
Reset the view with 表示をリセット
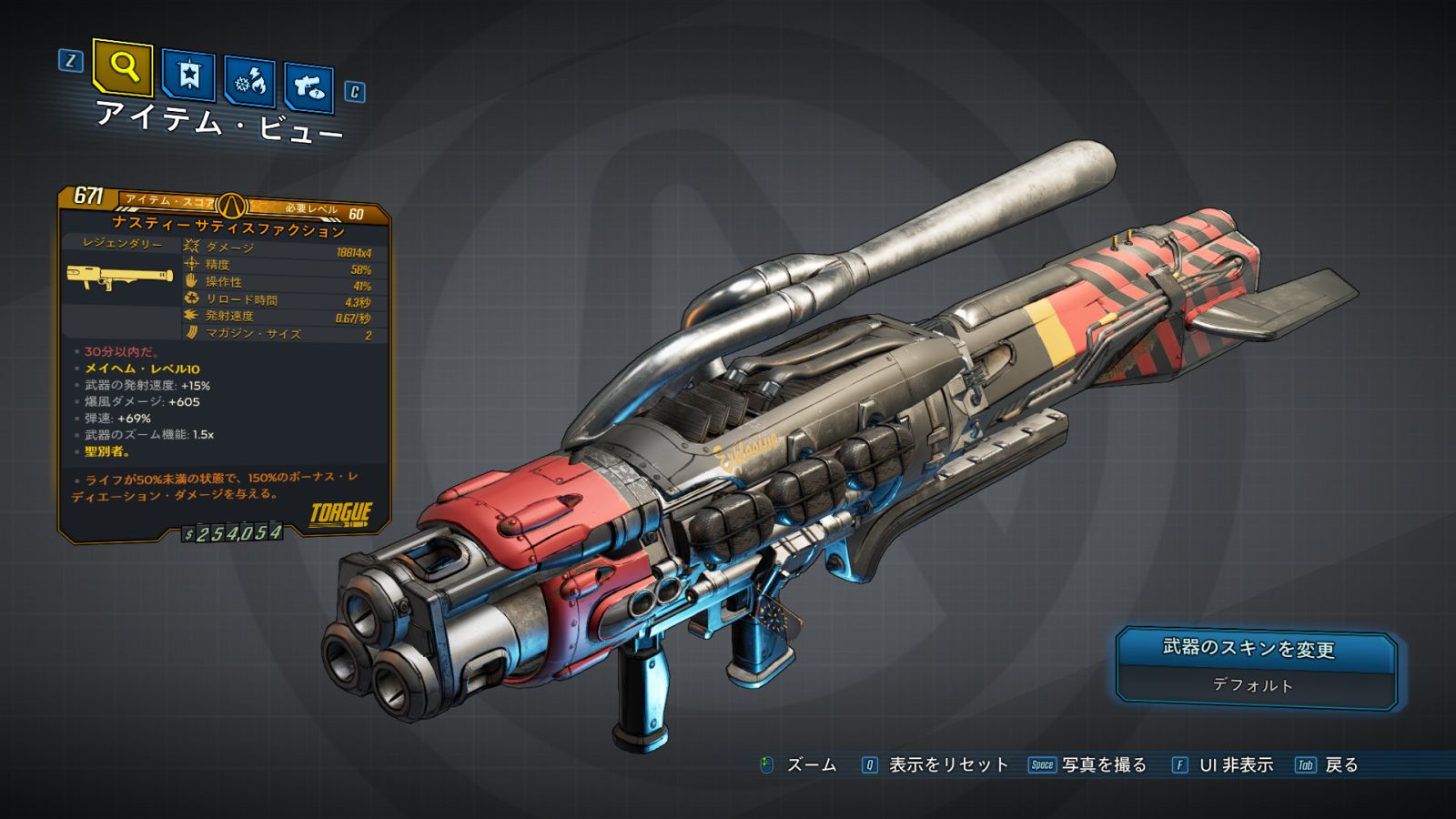[947, 765]
